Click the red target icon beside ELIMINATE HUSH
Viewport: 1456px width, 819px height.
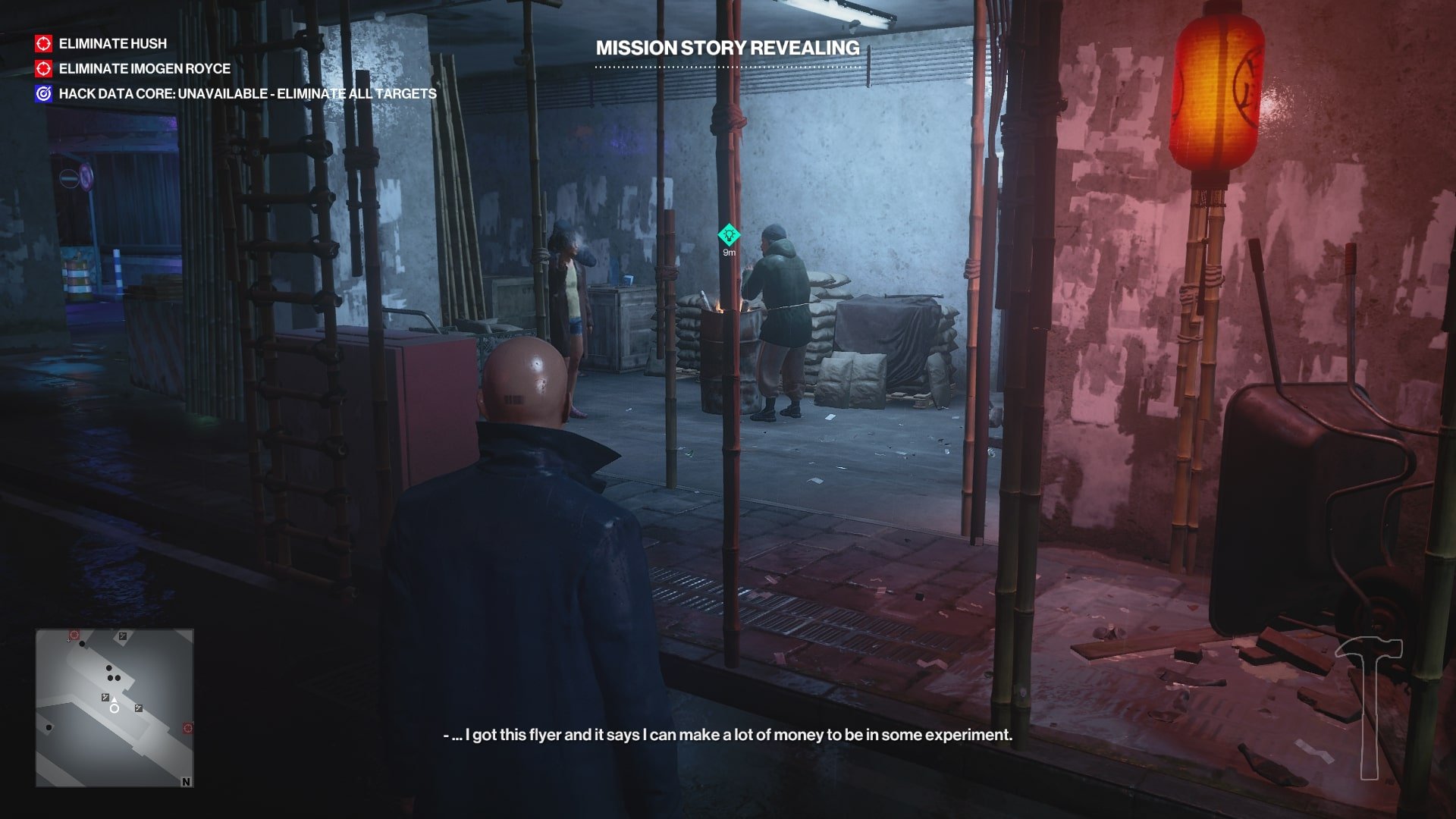pyautogui.click(x=43, y=44)
